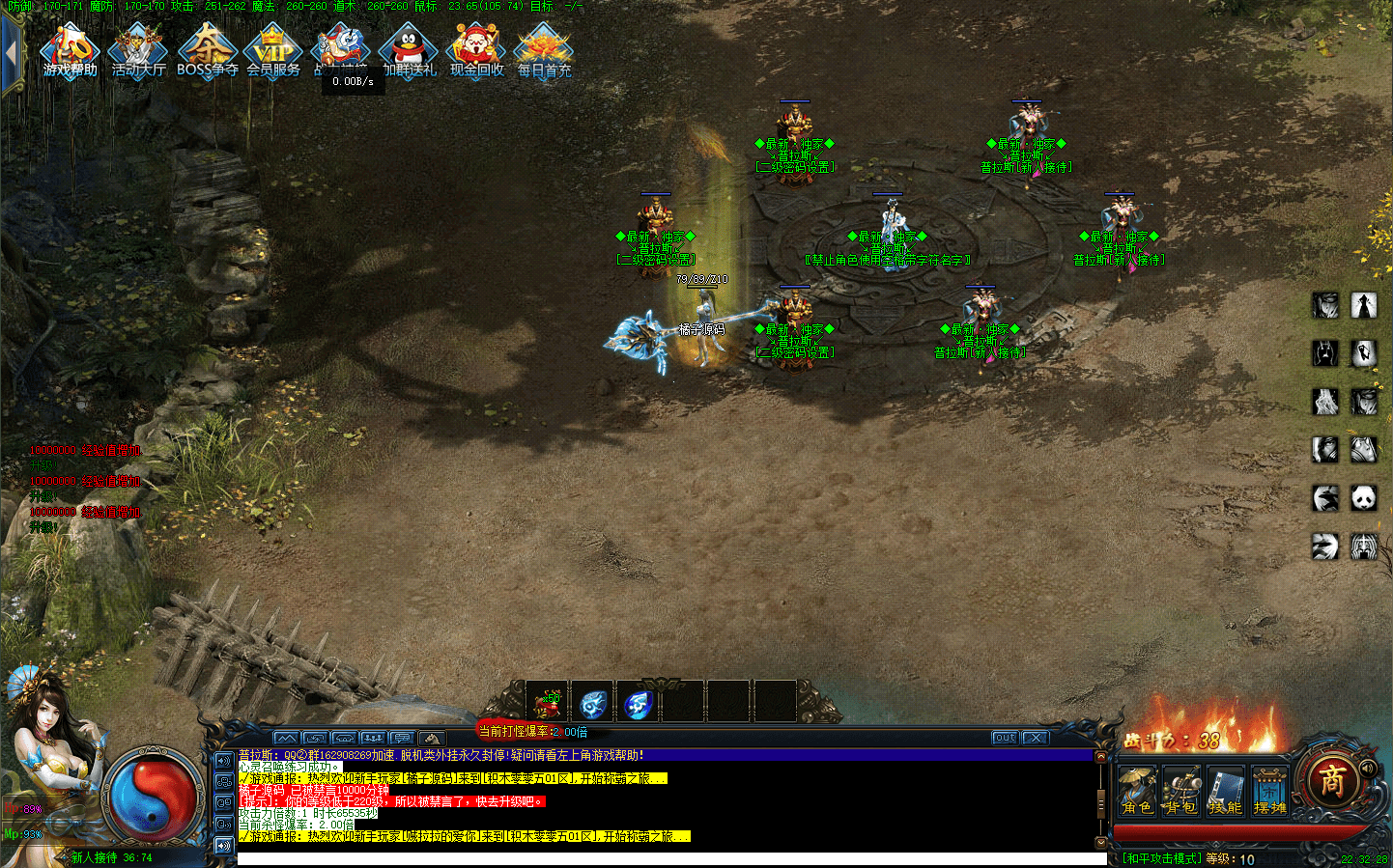This screenshot has width=1393, height=868.
Task: Open the 技能 skills book
Action: pos(1225,792)
